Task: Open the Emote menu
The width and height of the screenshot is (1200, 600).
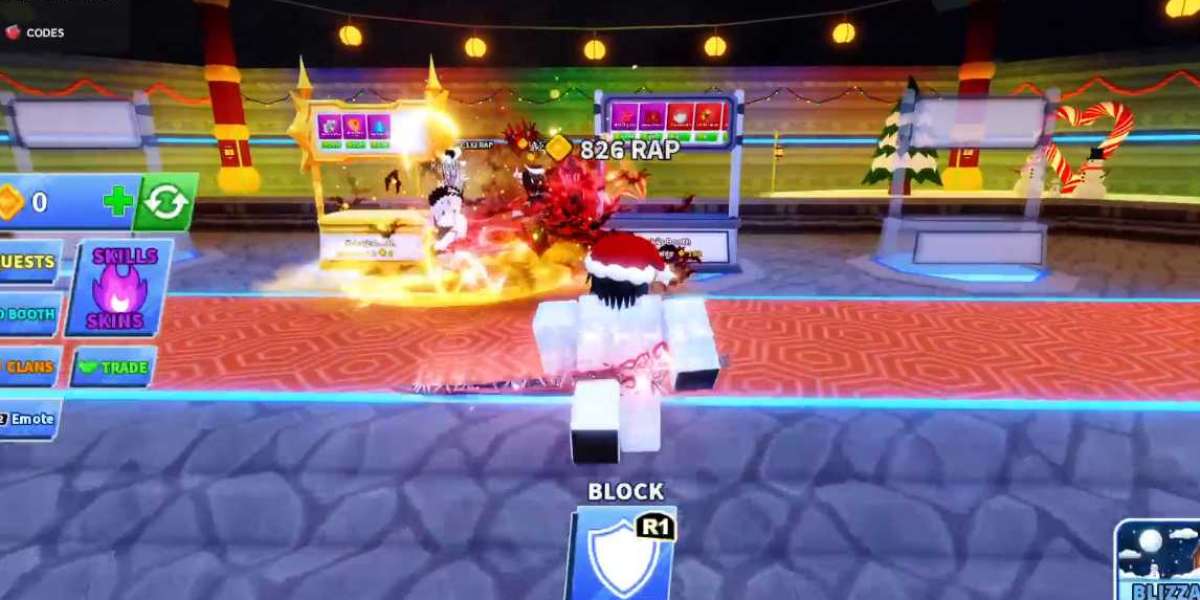Action: coord(28,419)
